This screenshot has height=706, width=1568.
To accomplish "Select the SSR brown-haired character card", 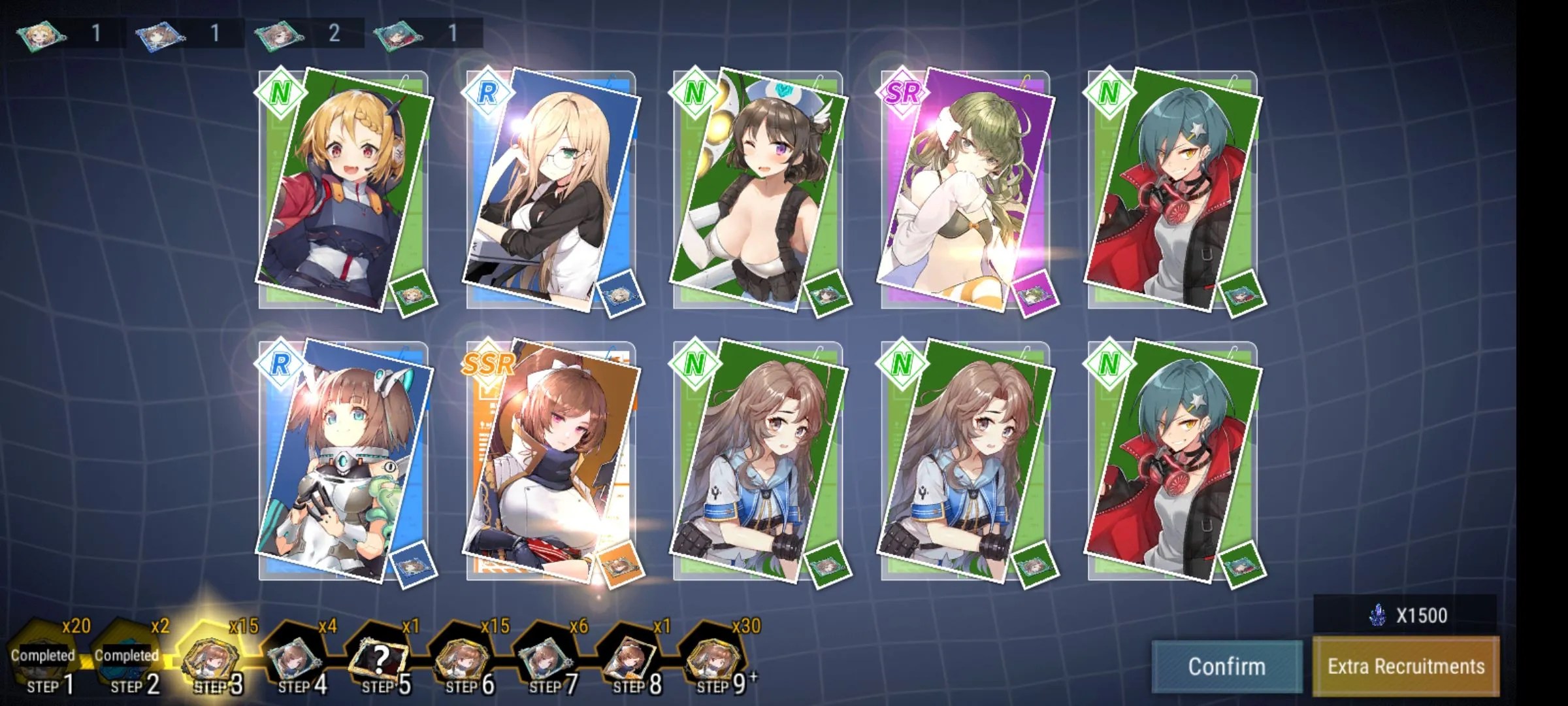I will pos(551,461).
